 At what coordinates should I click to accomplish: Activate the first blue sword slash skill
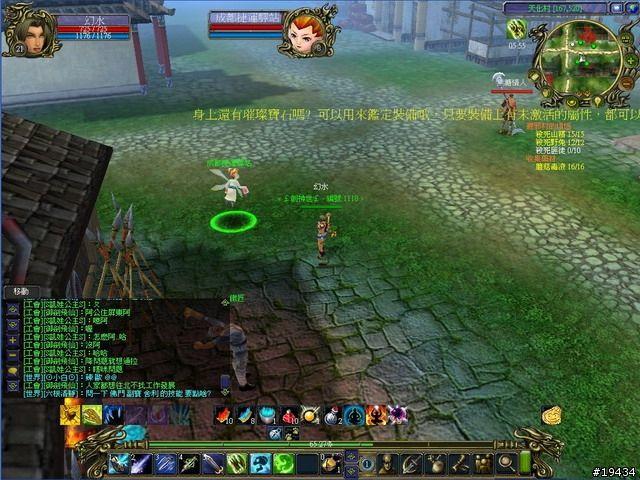click(120, 463)
